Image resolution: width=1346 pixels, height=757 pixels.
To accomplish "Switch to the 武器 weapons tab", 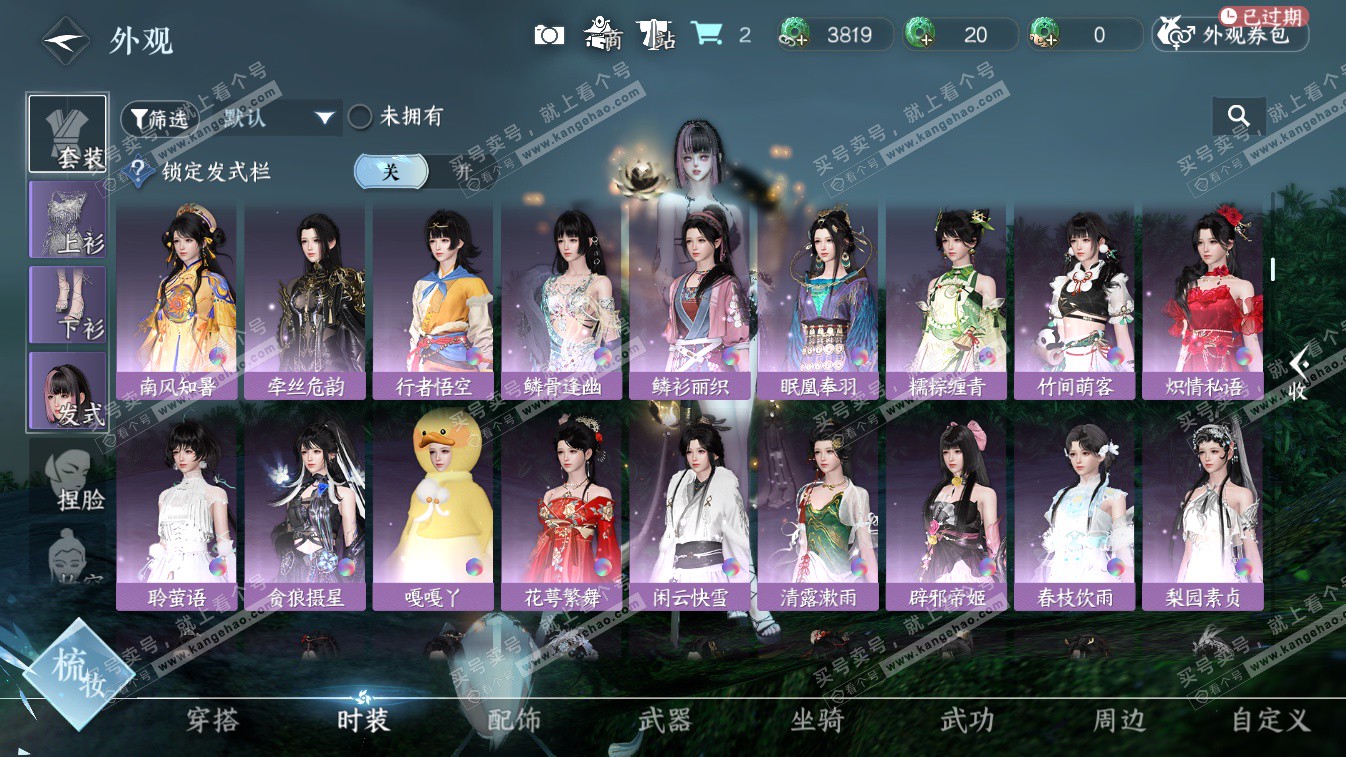I will click(x=665, y=719).
